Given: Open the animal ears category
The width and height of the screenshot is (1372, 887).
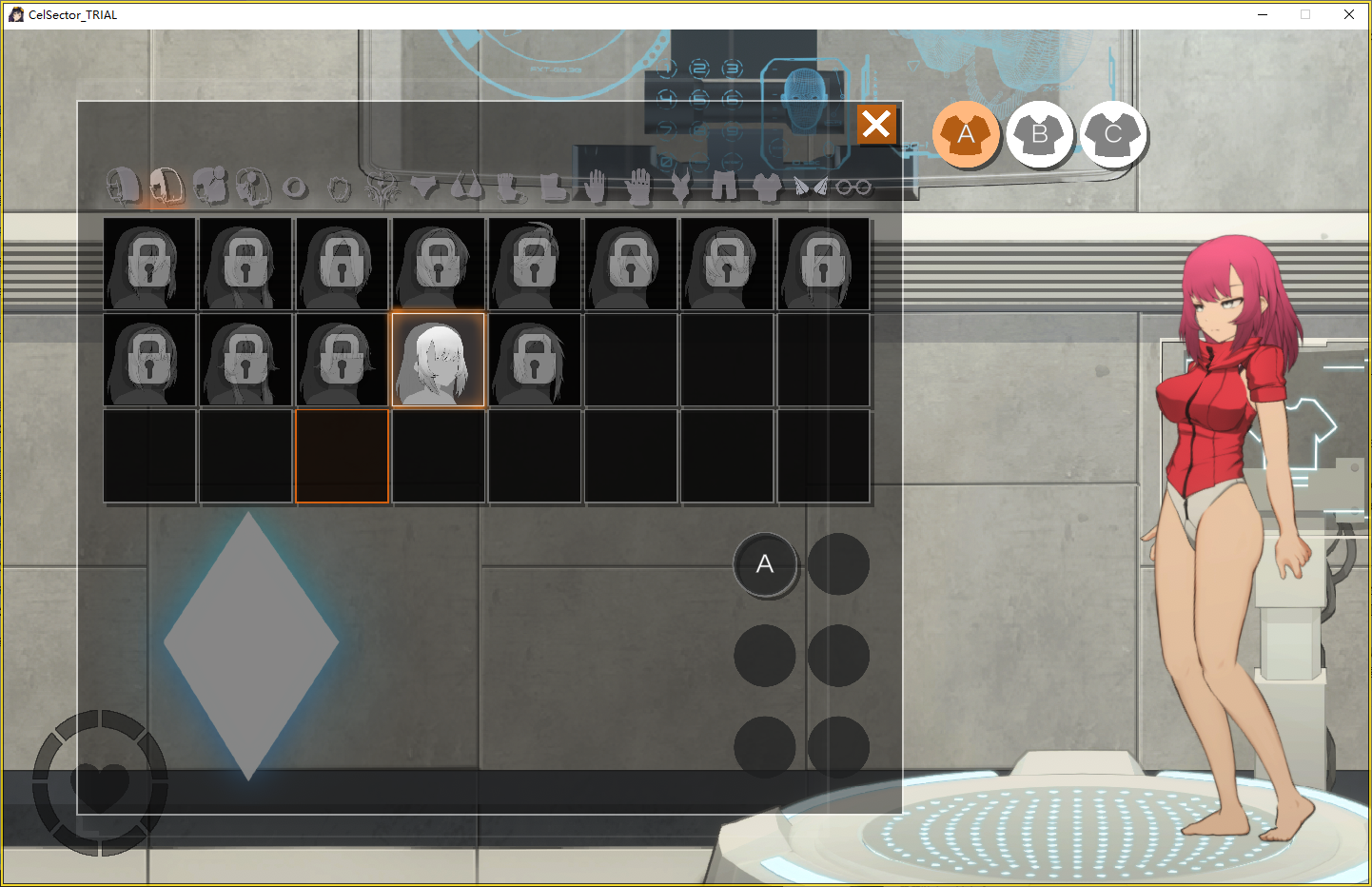Looking at the screenshot, I should (811, 187).
